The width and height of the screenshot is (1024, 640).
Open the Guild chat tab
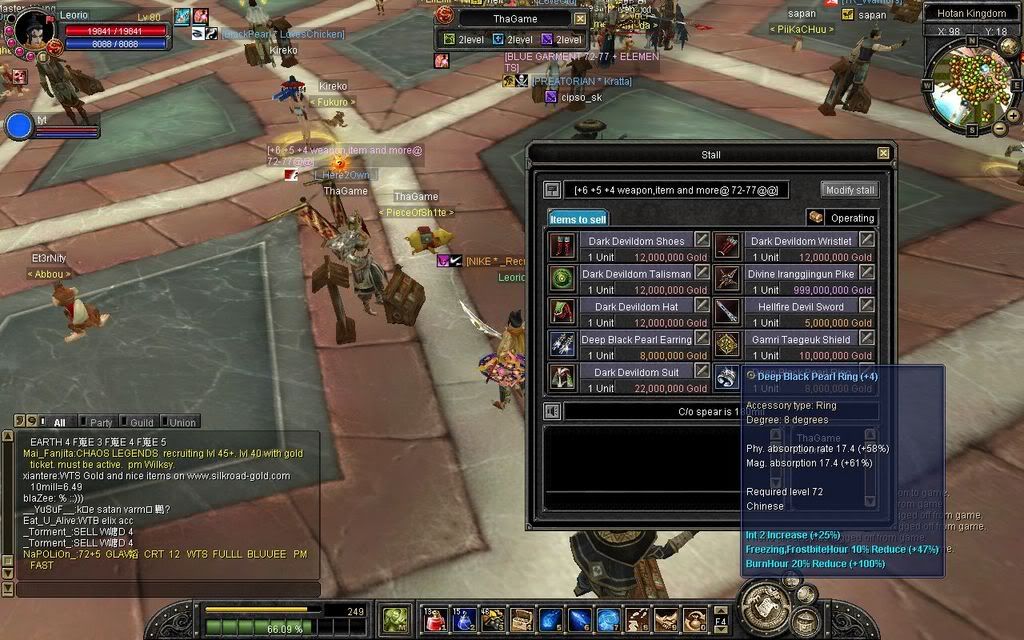pyautogui.click(x=141, y=423)
